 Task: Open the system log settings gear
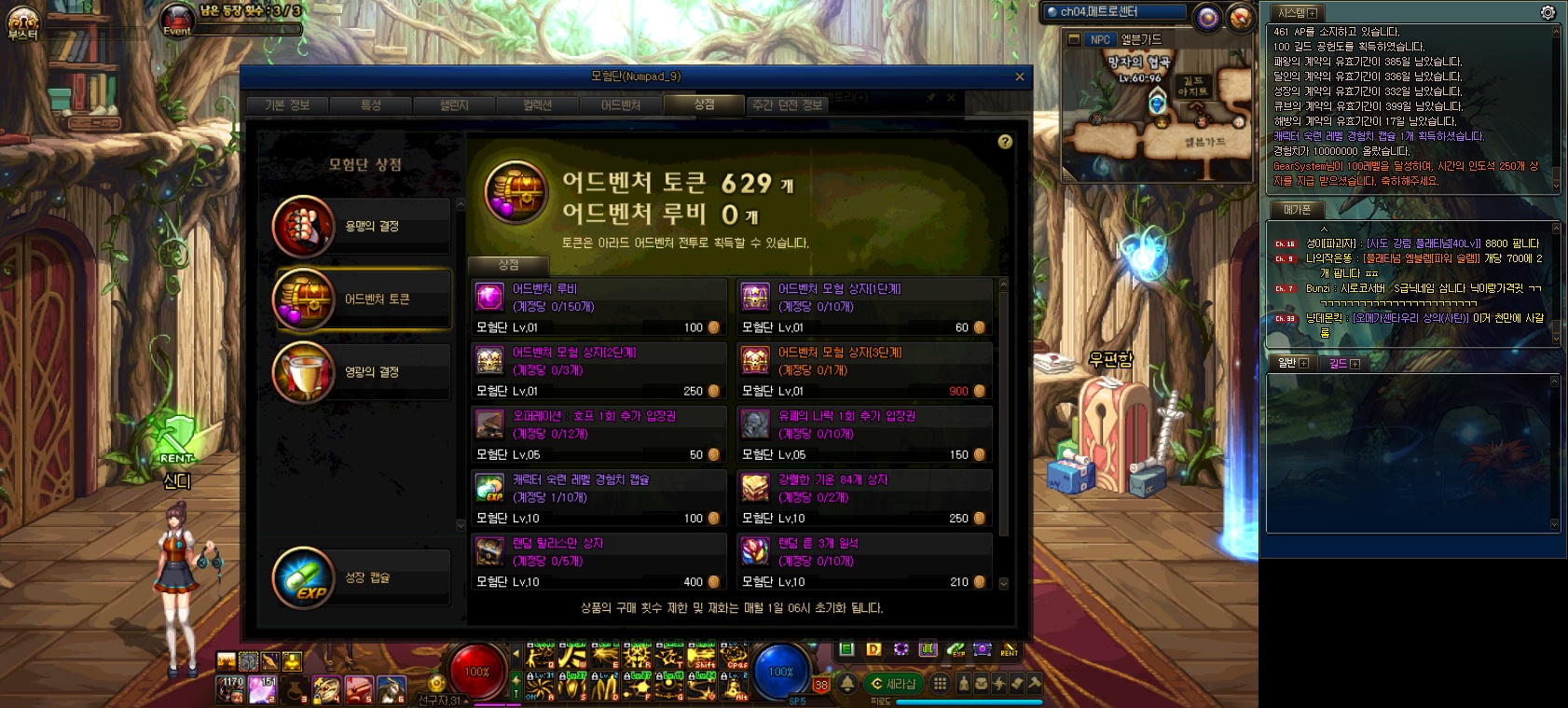(x=1547, y=13)
